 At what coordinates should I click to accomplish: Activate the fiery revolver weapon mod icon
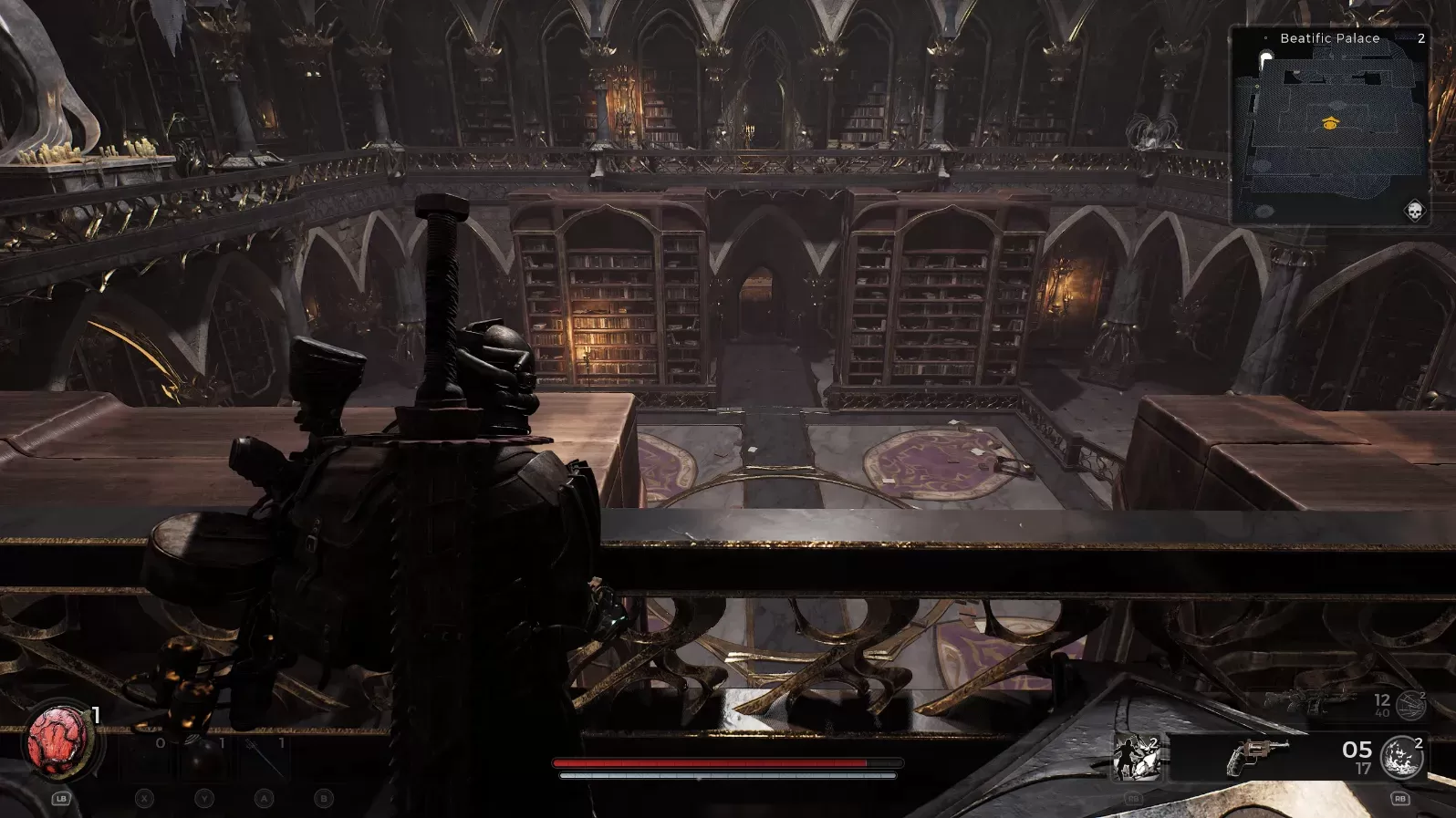click(1400, 757)
